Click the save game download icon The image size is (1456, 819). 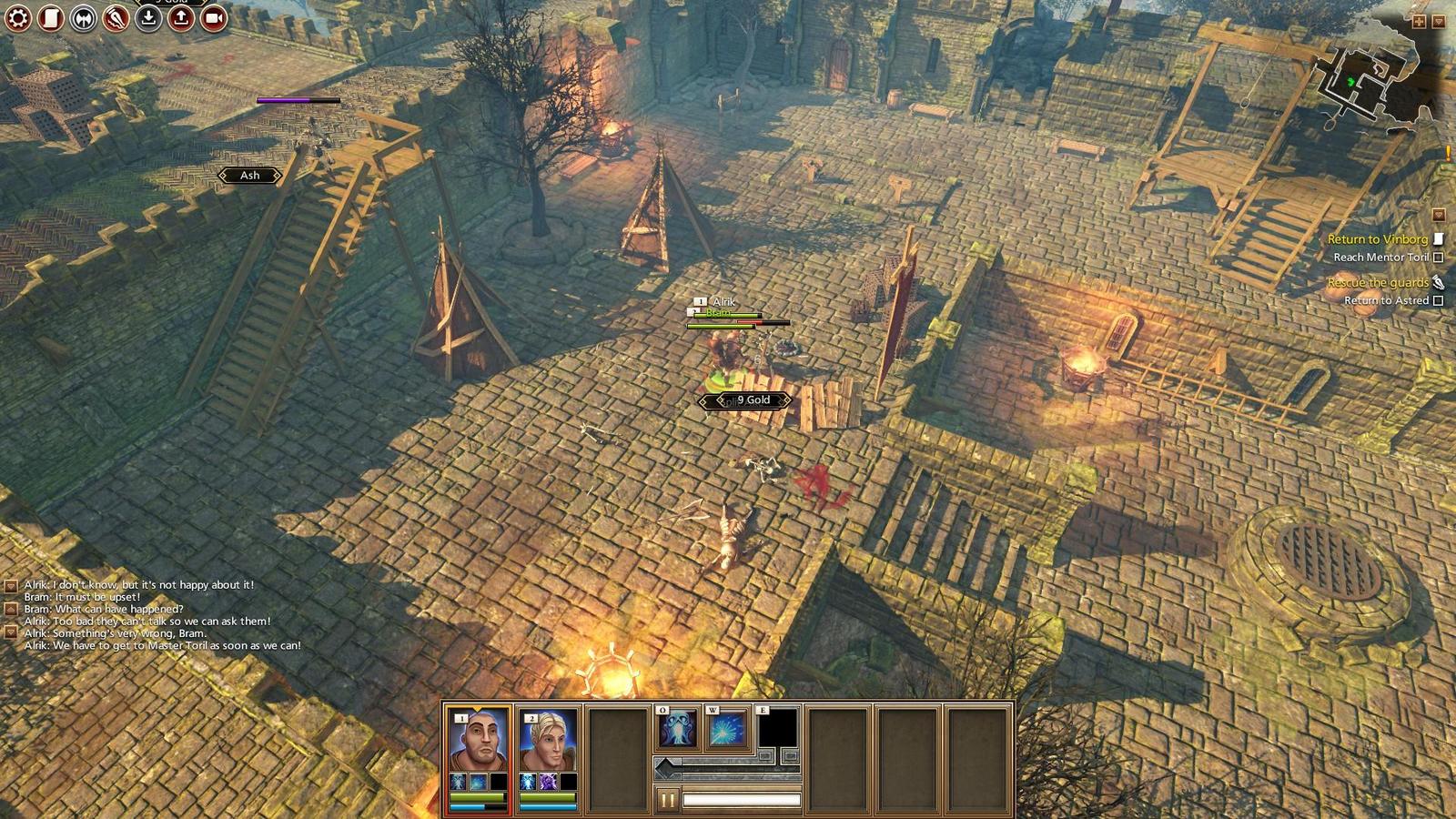point(148,17)
